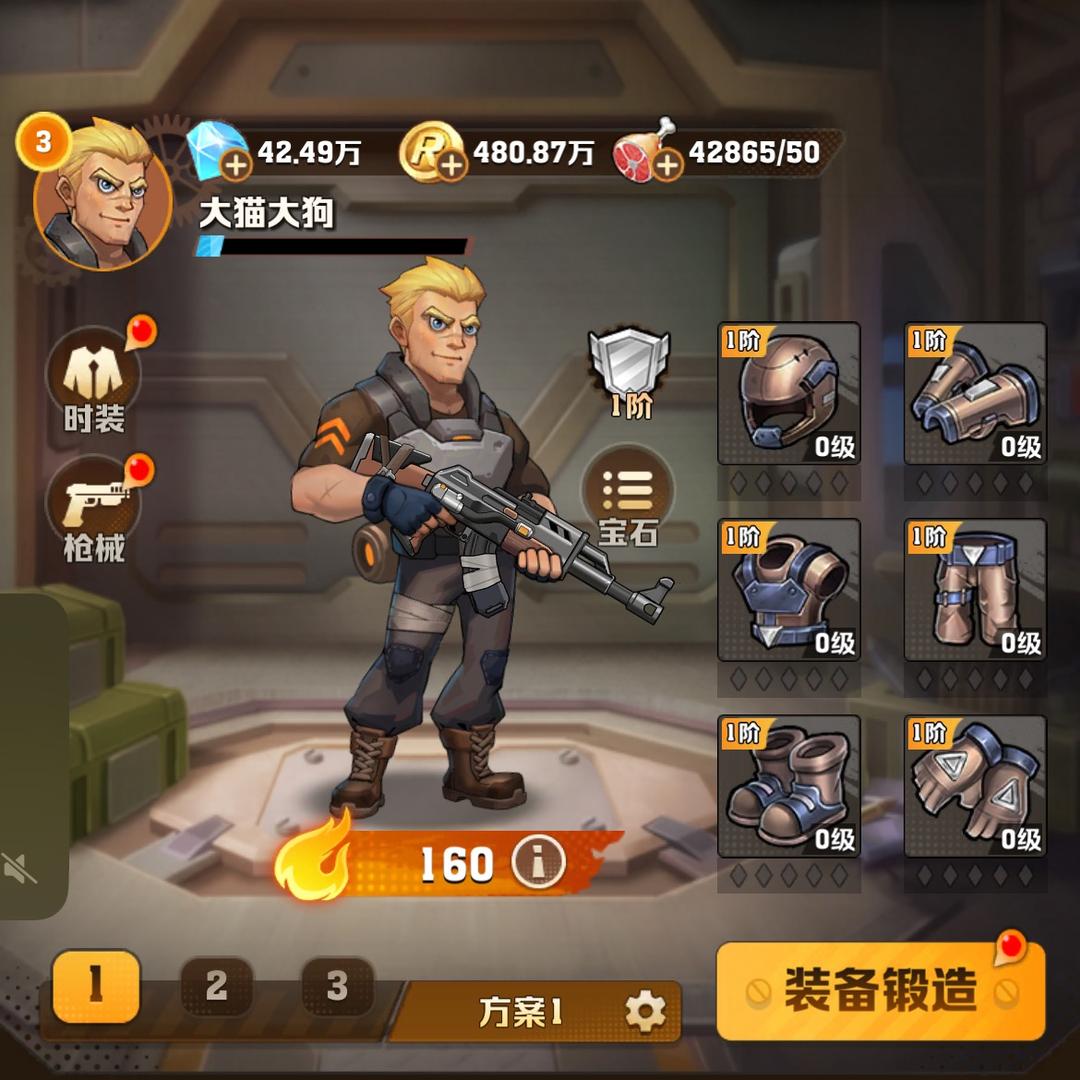Select the chest armor equipment slot
Viewport: 1080px width, 1080px height.
(789, 590)
